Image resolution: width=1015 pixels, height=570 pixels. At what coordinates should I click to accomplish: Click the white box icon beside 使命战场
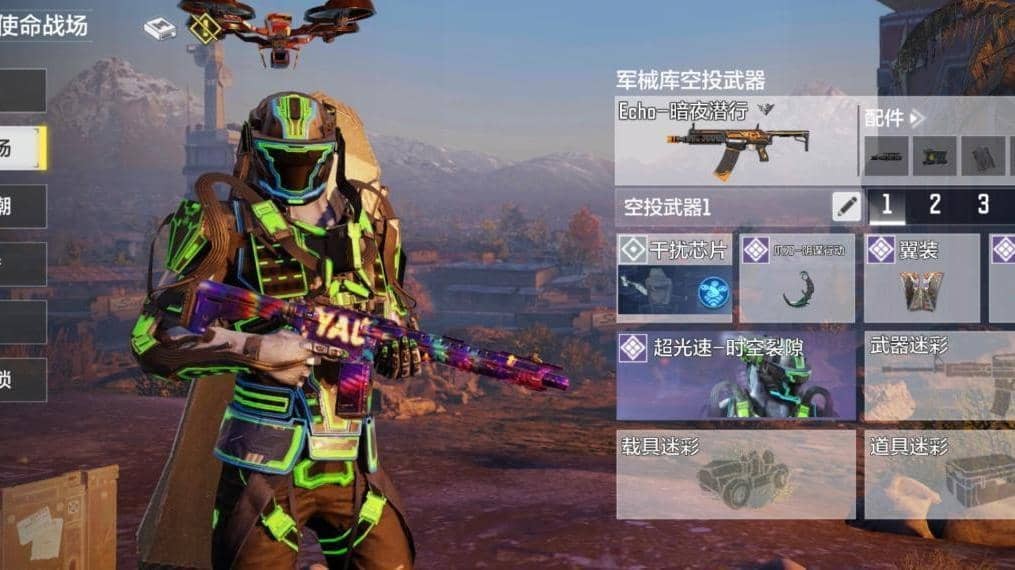coord(159,29)
